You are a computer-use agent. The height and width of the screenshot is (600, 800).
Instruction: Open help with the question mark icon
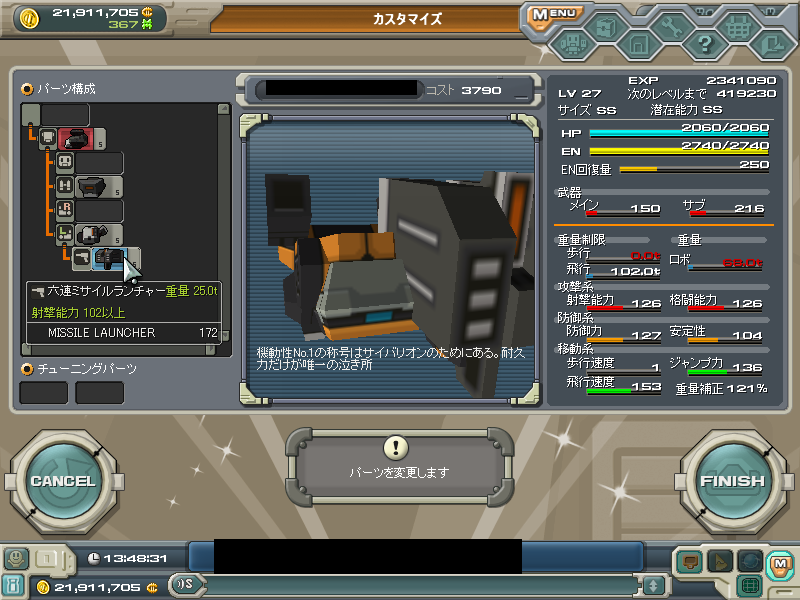[x=704, y=43]
